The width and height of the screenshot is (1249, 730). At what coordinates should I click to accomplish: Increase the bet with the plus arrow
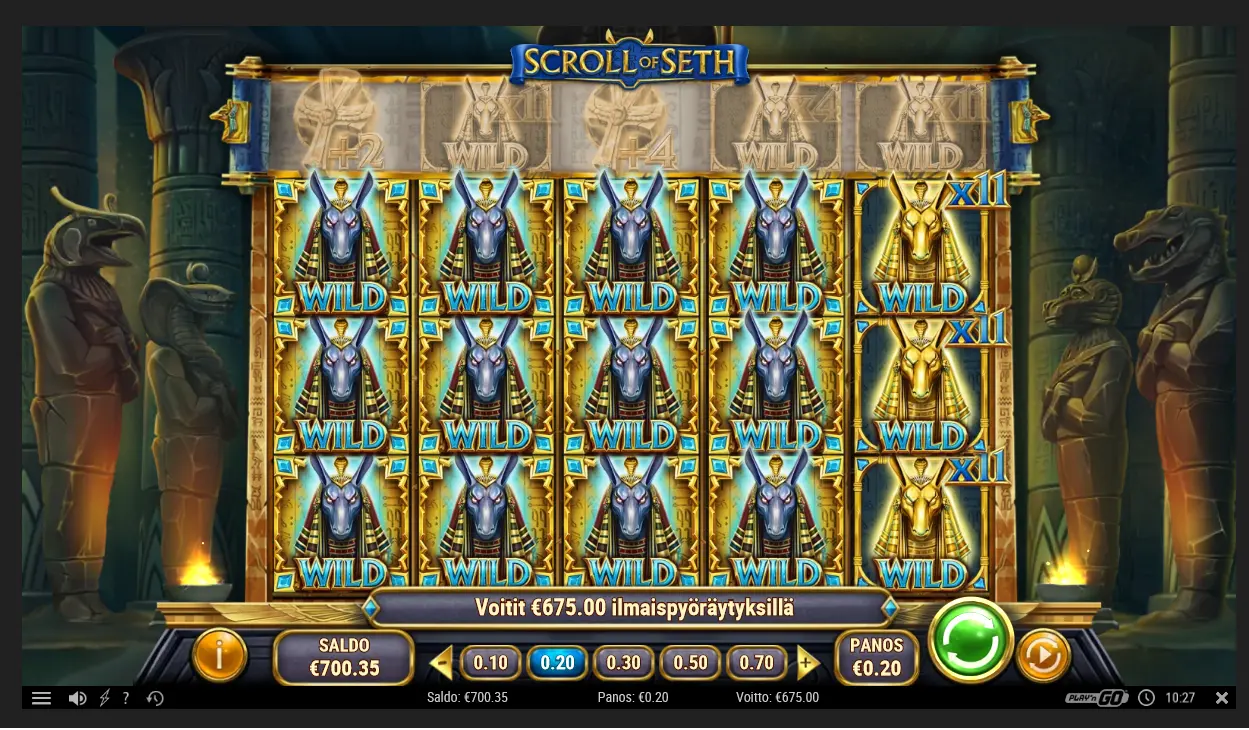807,662
